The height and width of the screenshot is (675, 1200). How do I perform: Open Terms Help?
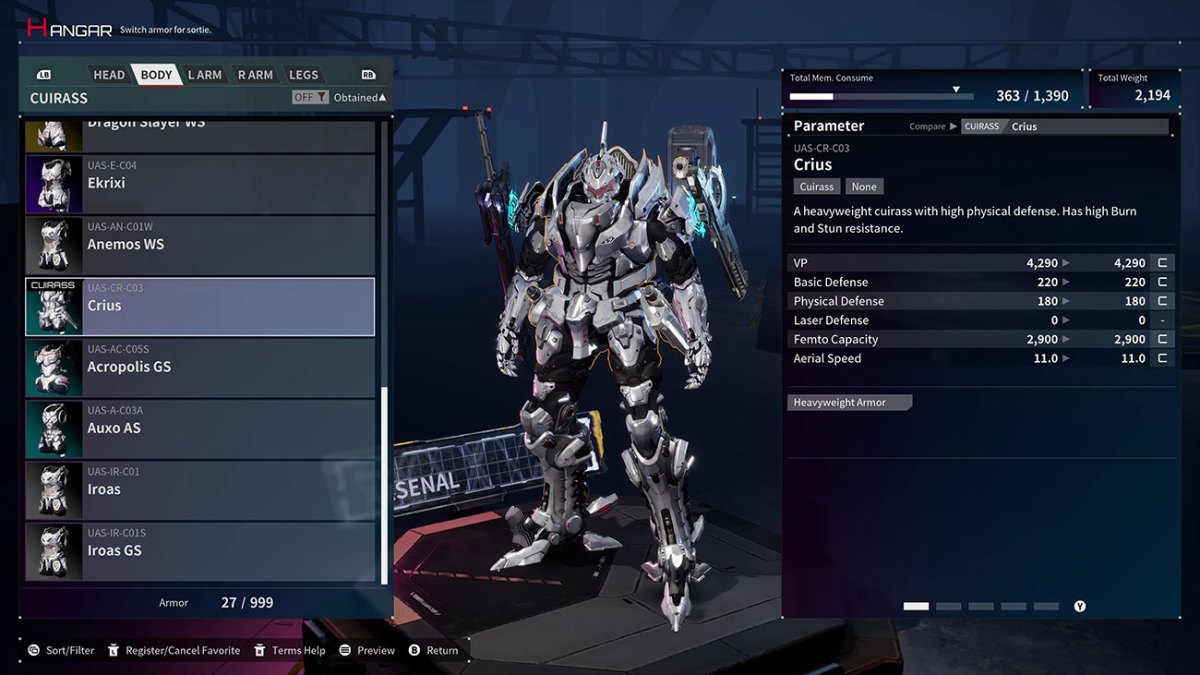(289, 650)
